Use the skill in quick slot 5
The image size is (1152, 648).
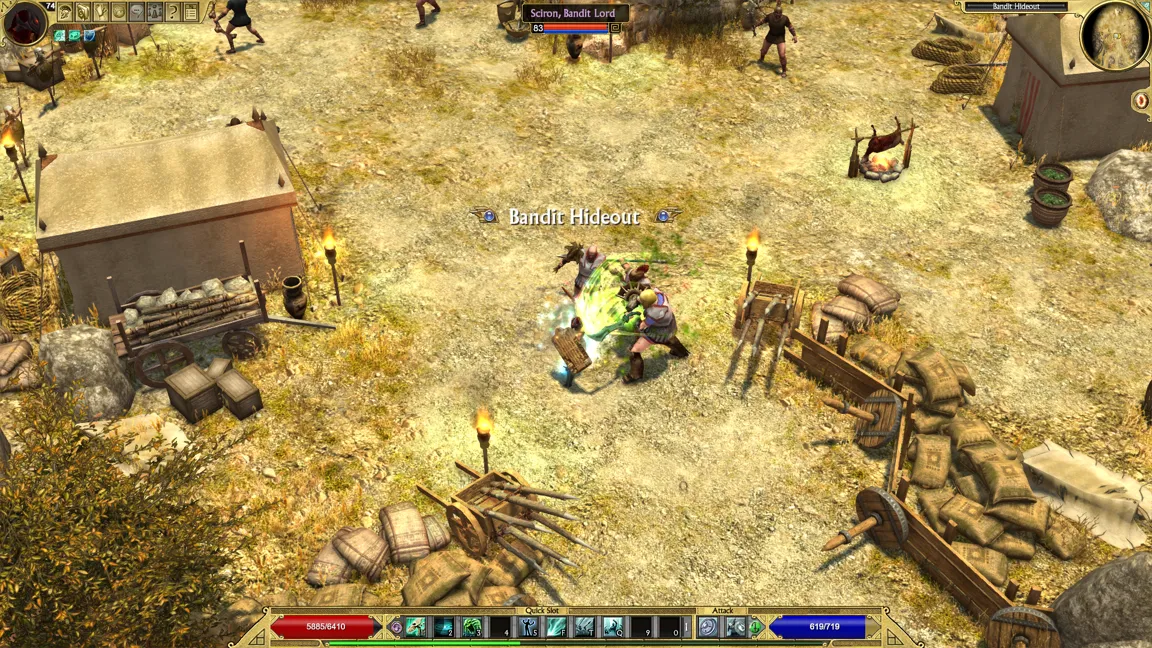(529, 627)
